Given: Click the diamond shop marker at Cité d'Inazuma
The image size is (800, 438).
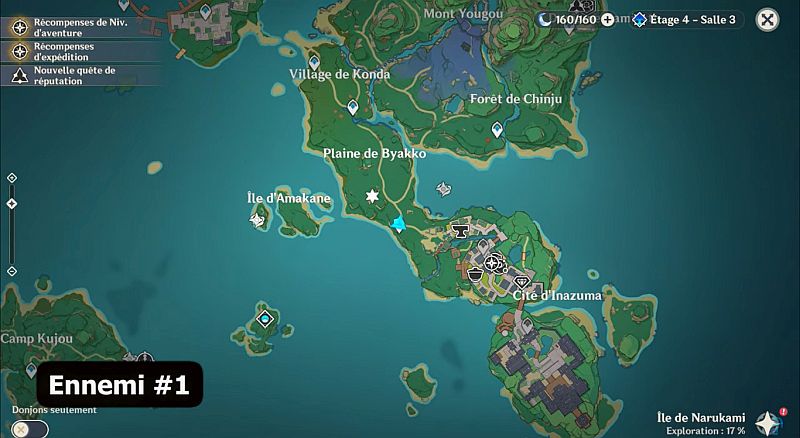Looking at the screenshot, I should click(521, 283).
